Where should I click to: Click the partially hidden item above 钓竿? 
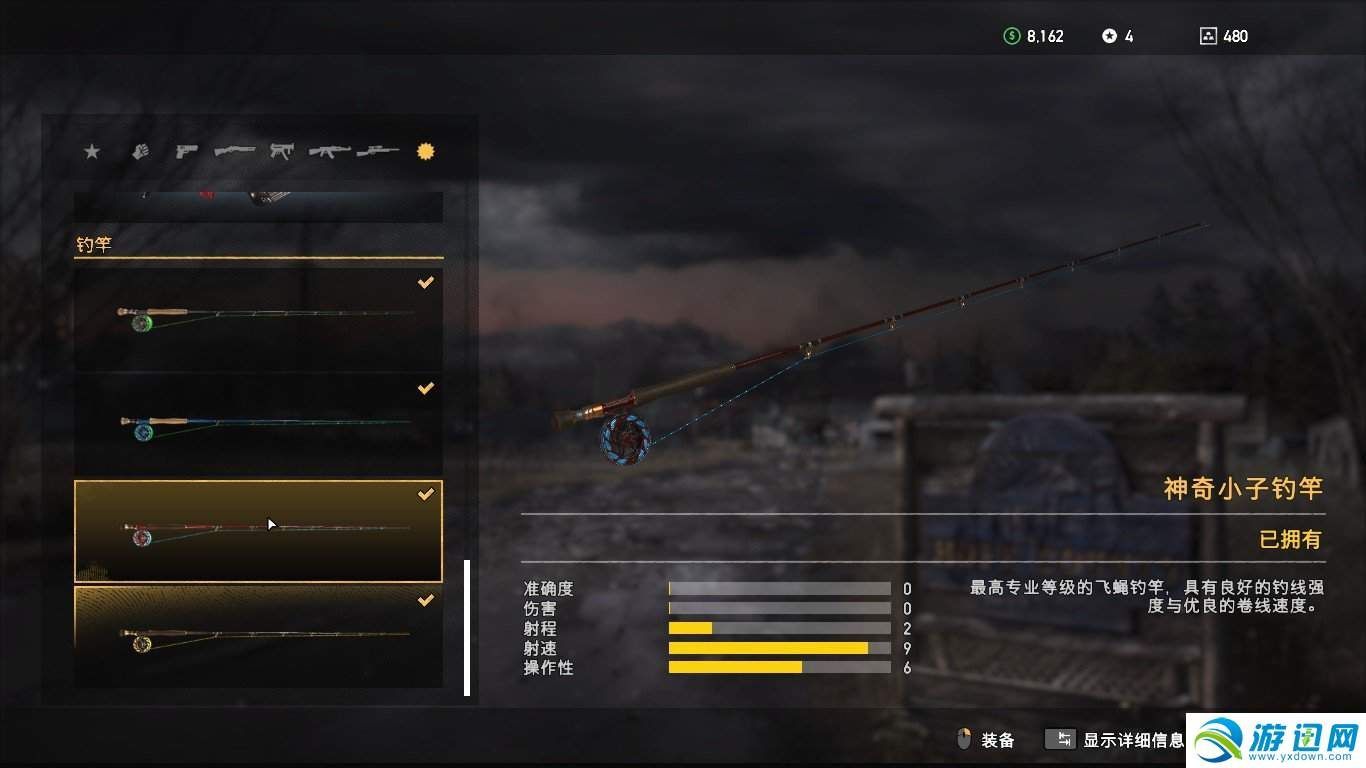pos(258,206)
